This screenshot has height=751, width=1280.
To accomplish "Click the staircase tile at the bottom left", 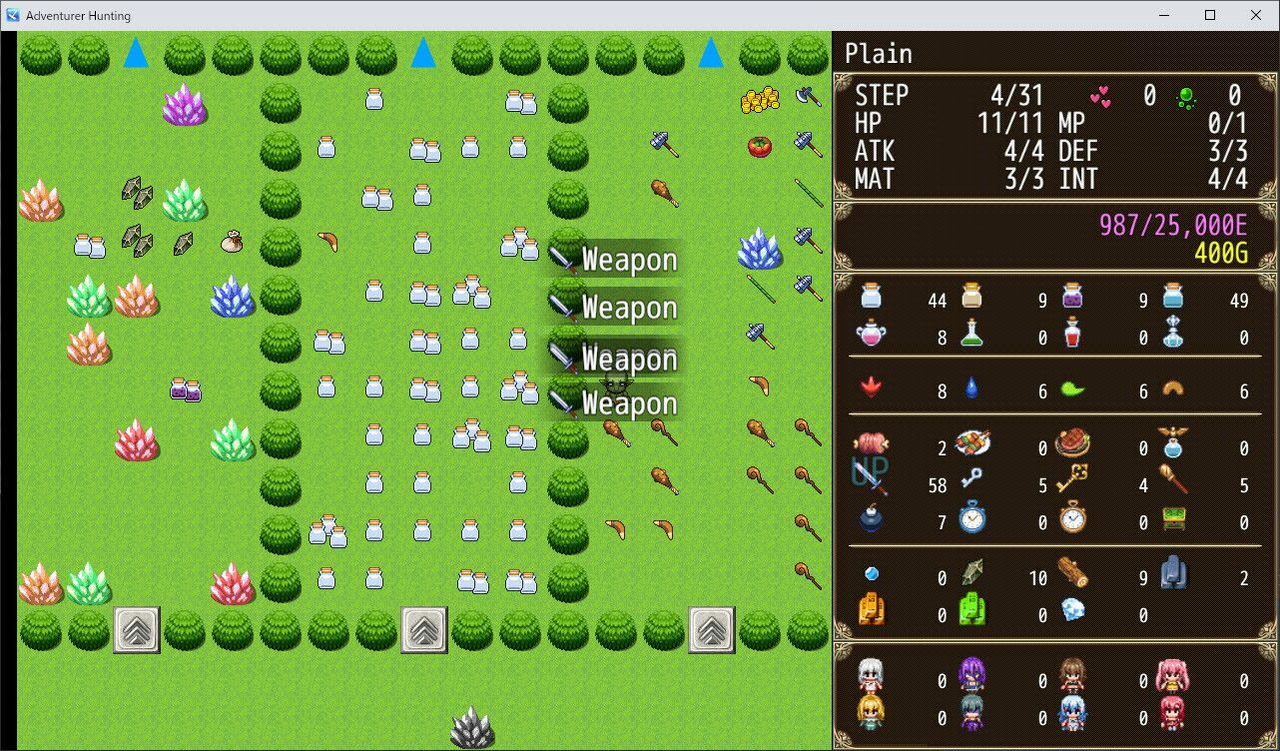I will click(x=136, y=628).
